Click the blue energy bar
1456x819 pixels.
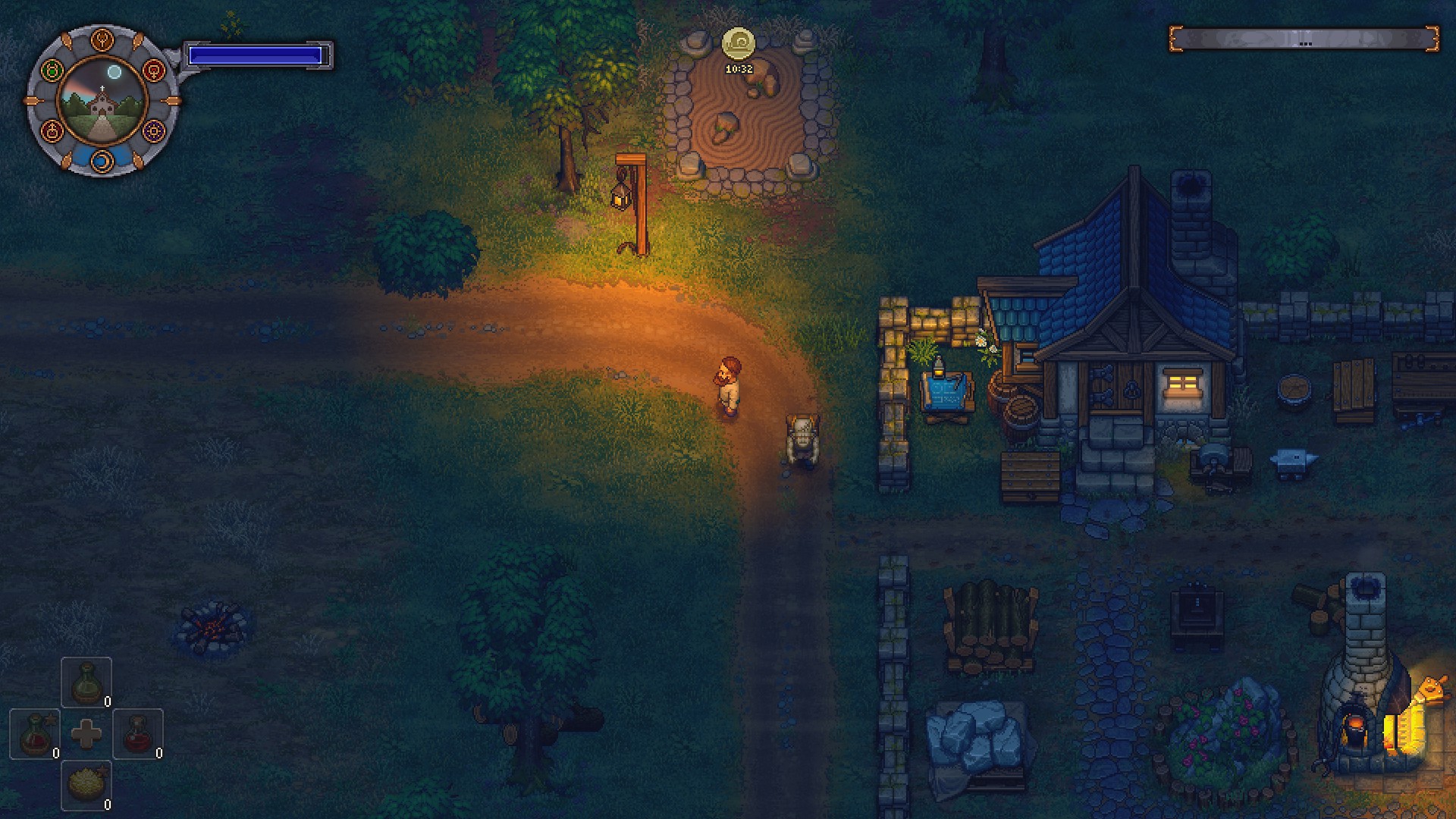point(256,53)
